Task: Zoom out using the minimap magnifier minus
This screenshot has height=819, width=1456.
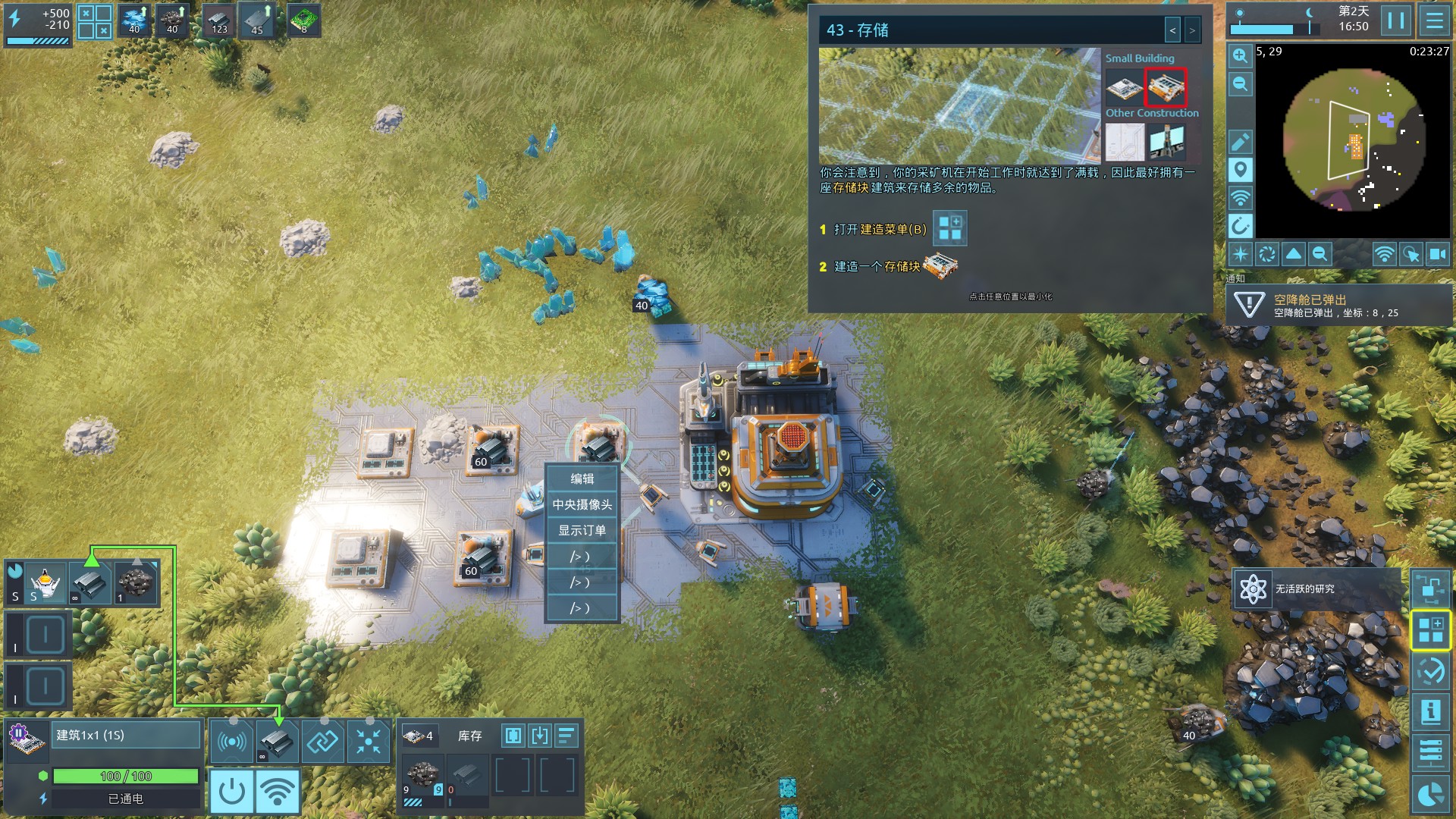Action: 1240,84
